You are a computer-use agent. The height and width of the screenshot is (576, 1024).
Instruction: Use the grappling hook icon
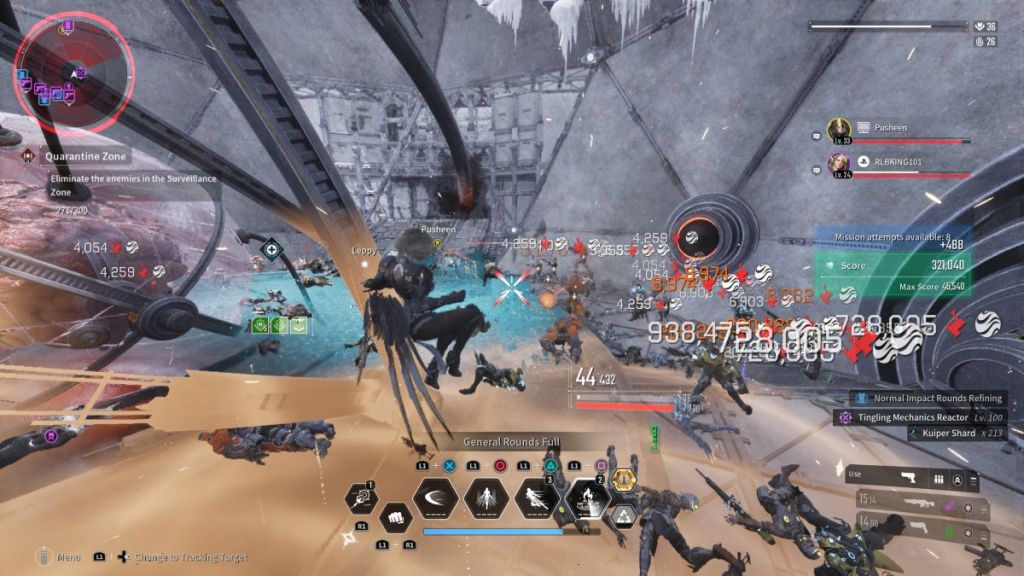(361, 498)
